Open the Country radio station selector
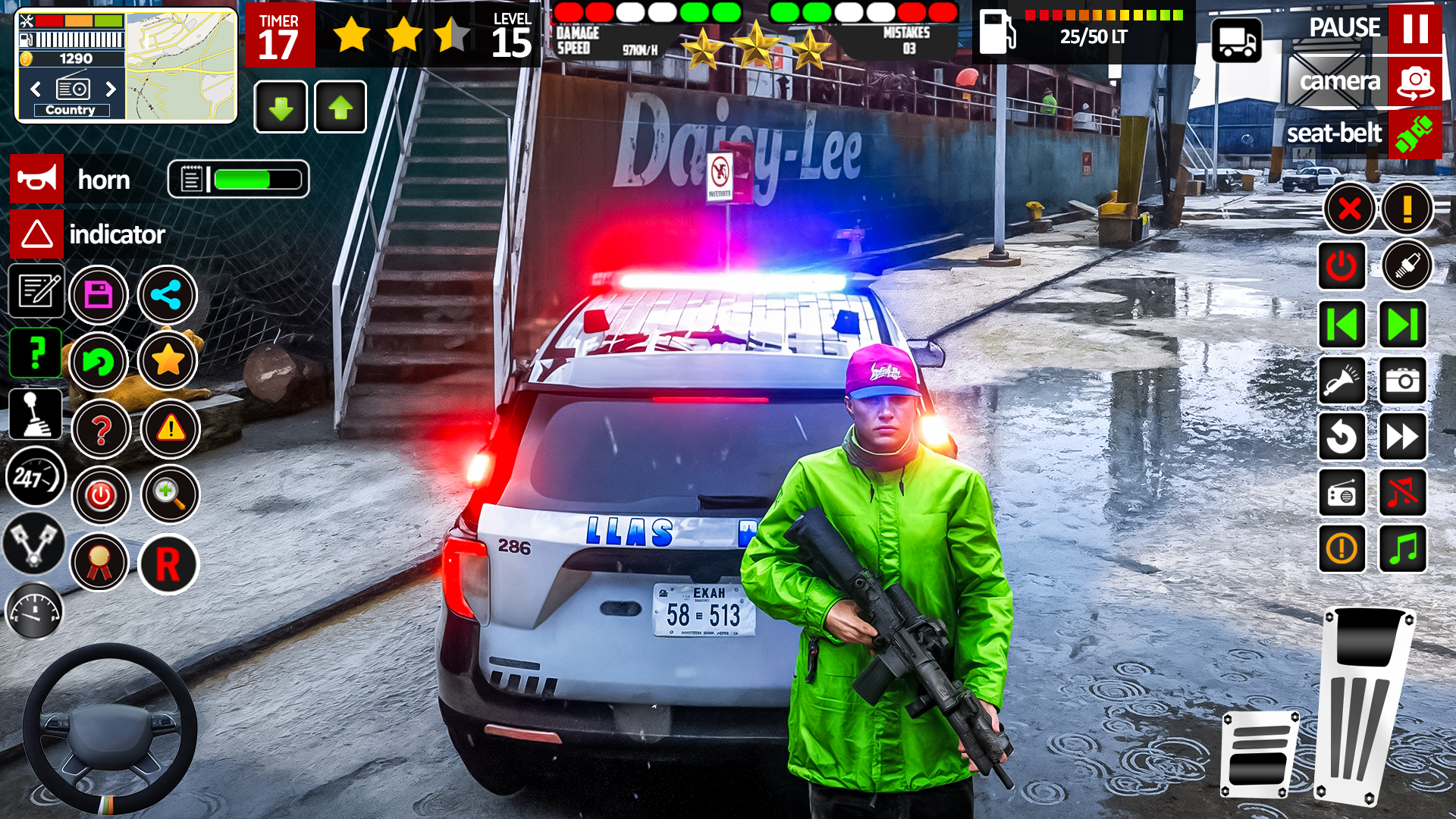Image resolution: width=1456 pixels, height=819 pixels. click(x=72, y=109)
